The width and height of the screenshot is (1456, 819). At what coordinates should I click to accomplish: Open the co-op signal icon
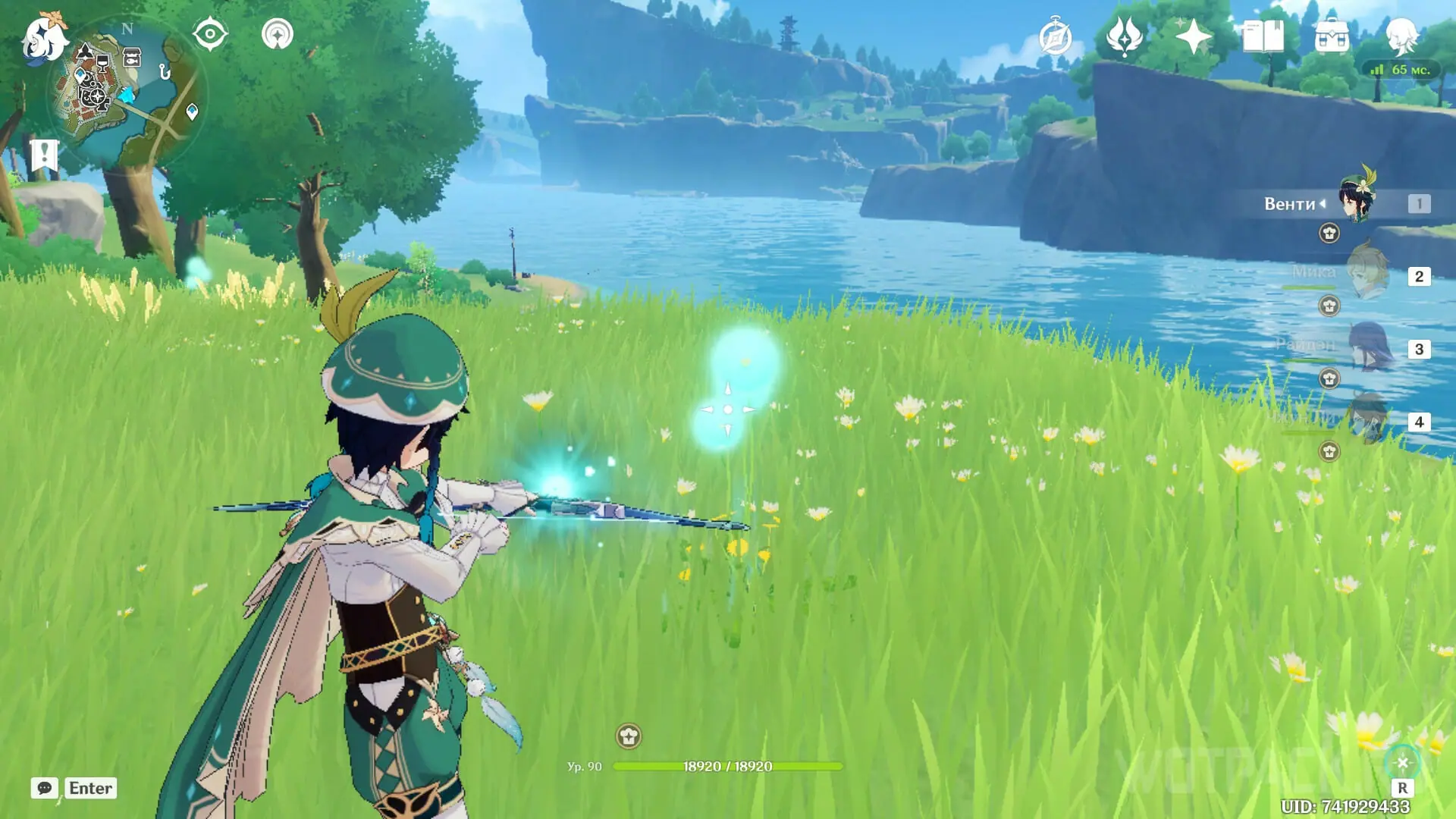tap(278, 35)
